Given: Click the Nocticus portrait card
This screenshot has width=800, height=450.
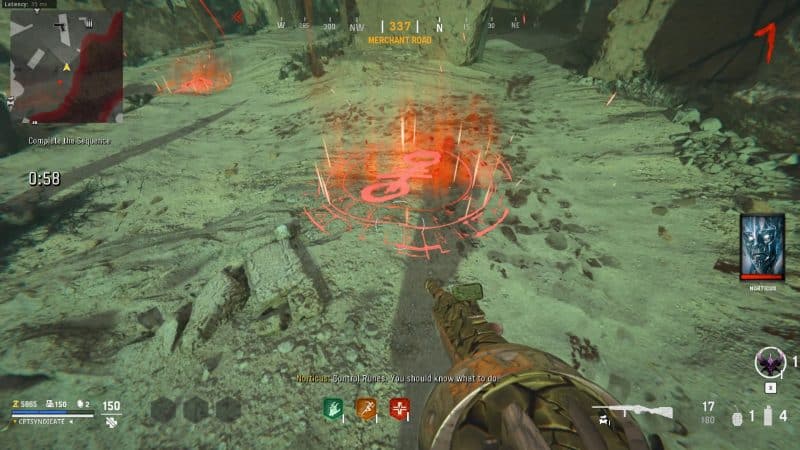Looking at the screenshot, I should pos(761,247).
